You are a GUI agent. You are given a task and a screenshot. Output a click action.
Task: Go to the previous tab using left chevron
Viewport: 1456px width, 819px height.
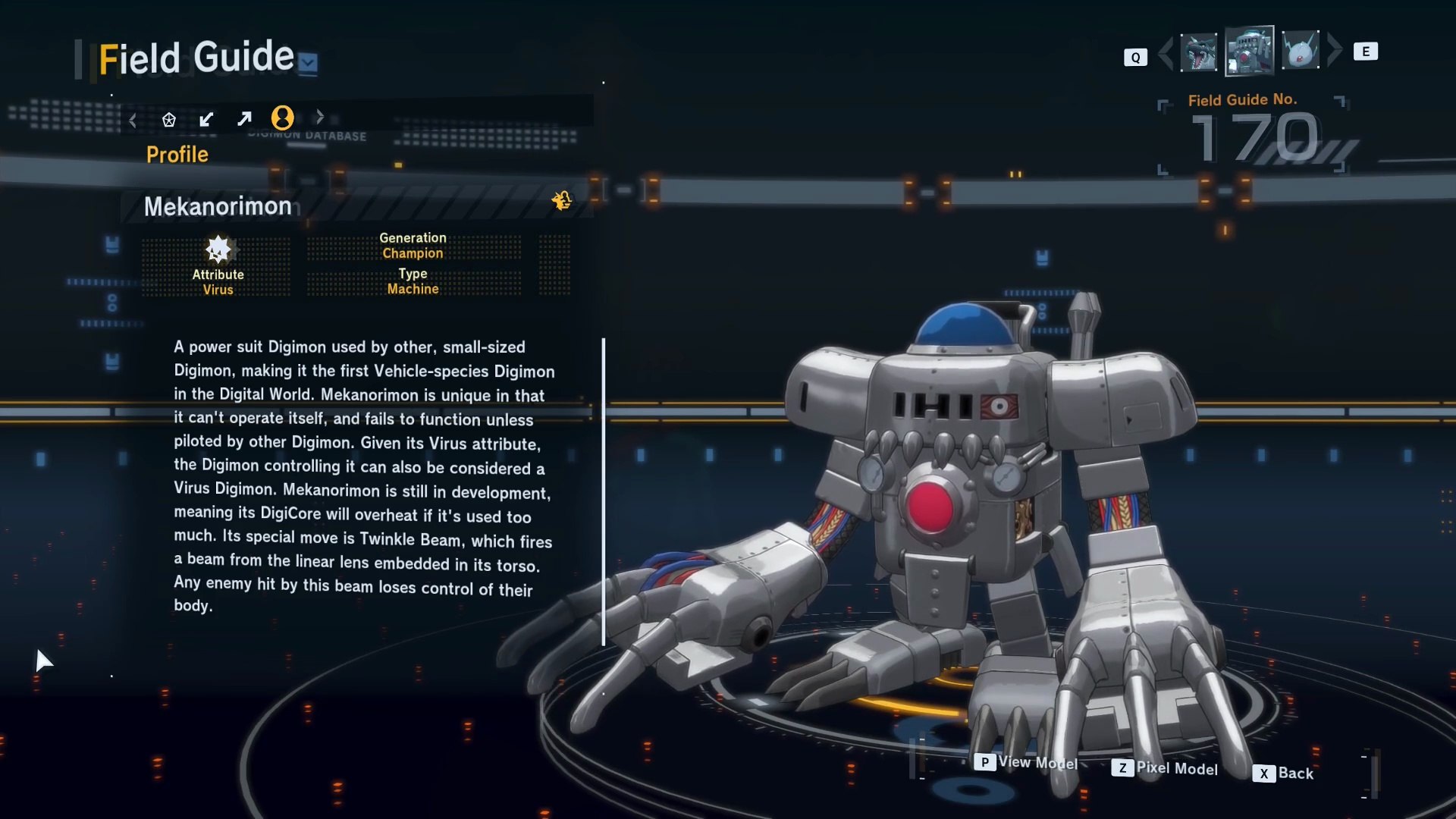point(133,120)
